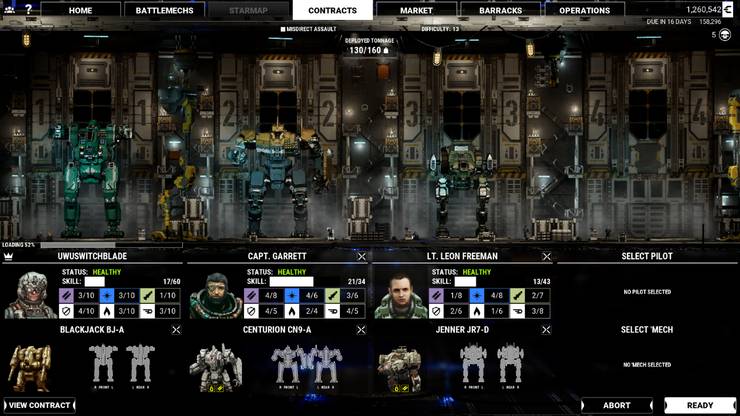Click the Ready button to launch
This screenshot has width=740, height=416.
(x=700, y=405)
